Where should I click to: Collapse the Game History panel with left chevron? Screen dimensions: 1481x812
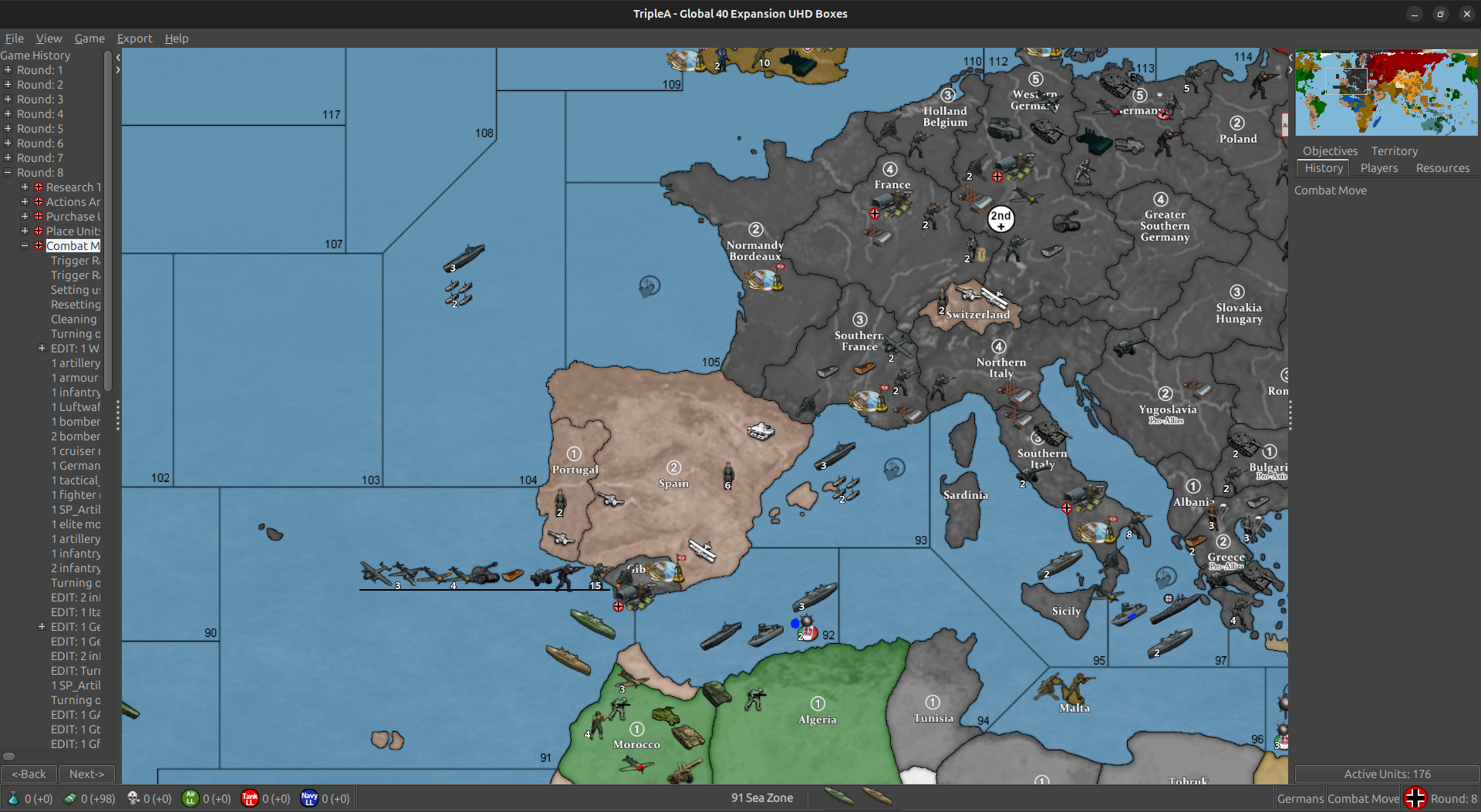coord(118,56)
